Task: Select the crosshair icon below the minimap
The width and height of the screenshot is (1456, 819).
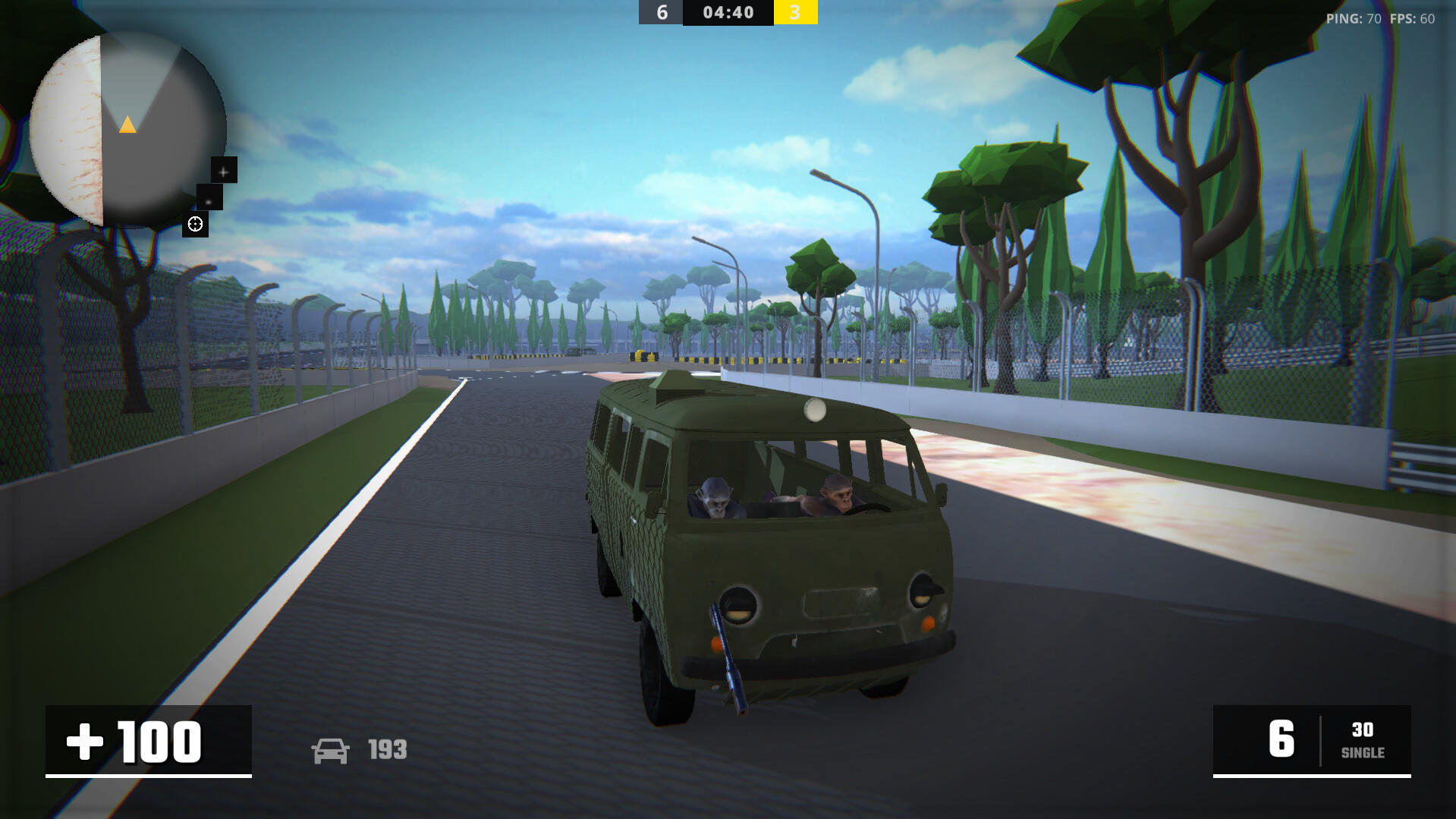Action: point(196,223)
